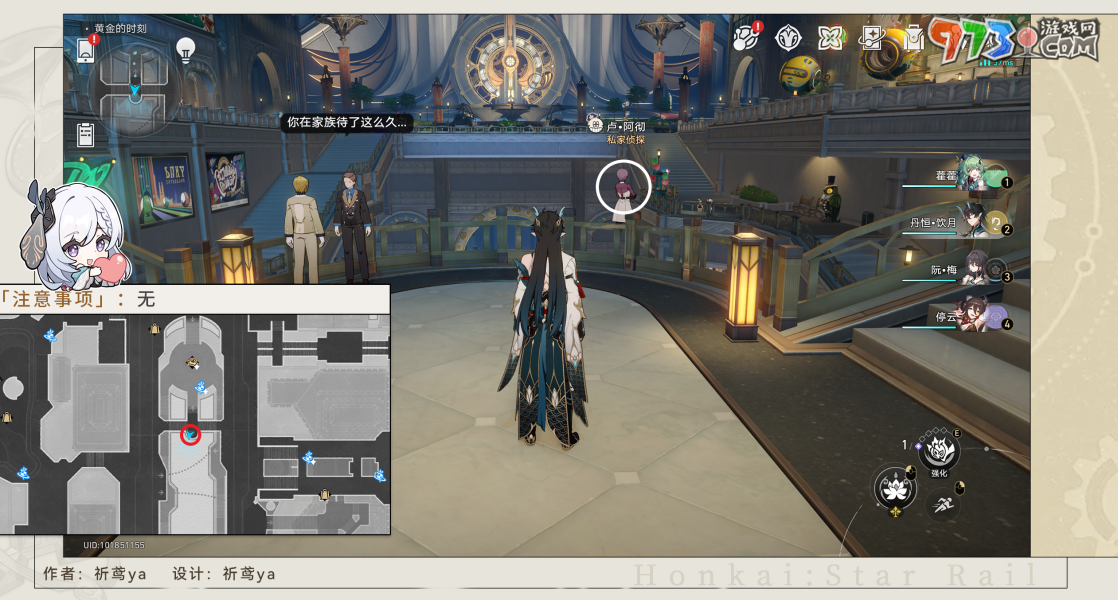Screen dimensions: 1118x600
Task: Switch to party member 藿藿
Action: [972, 175]
